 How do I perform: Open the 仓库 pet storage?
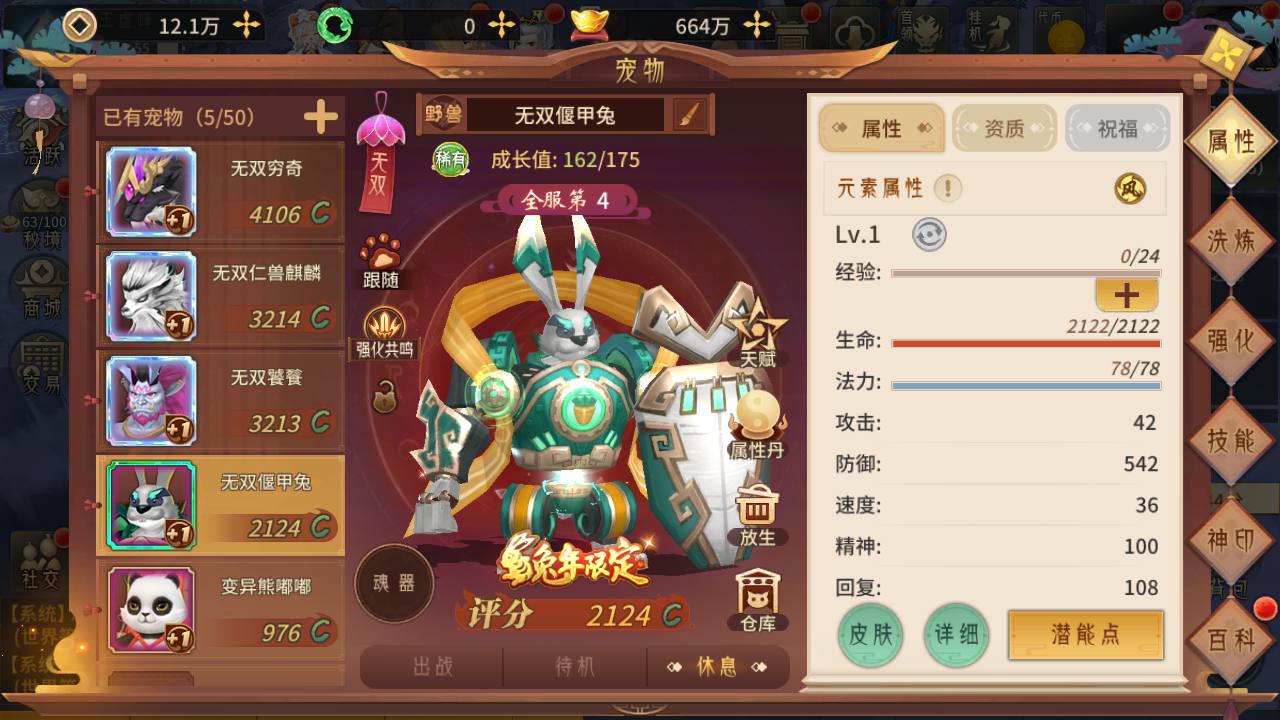[758, 602]
